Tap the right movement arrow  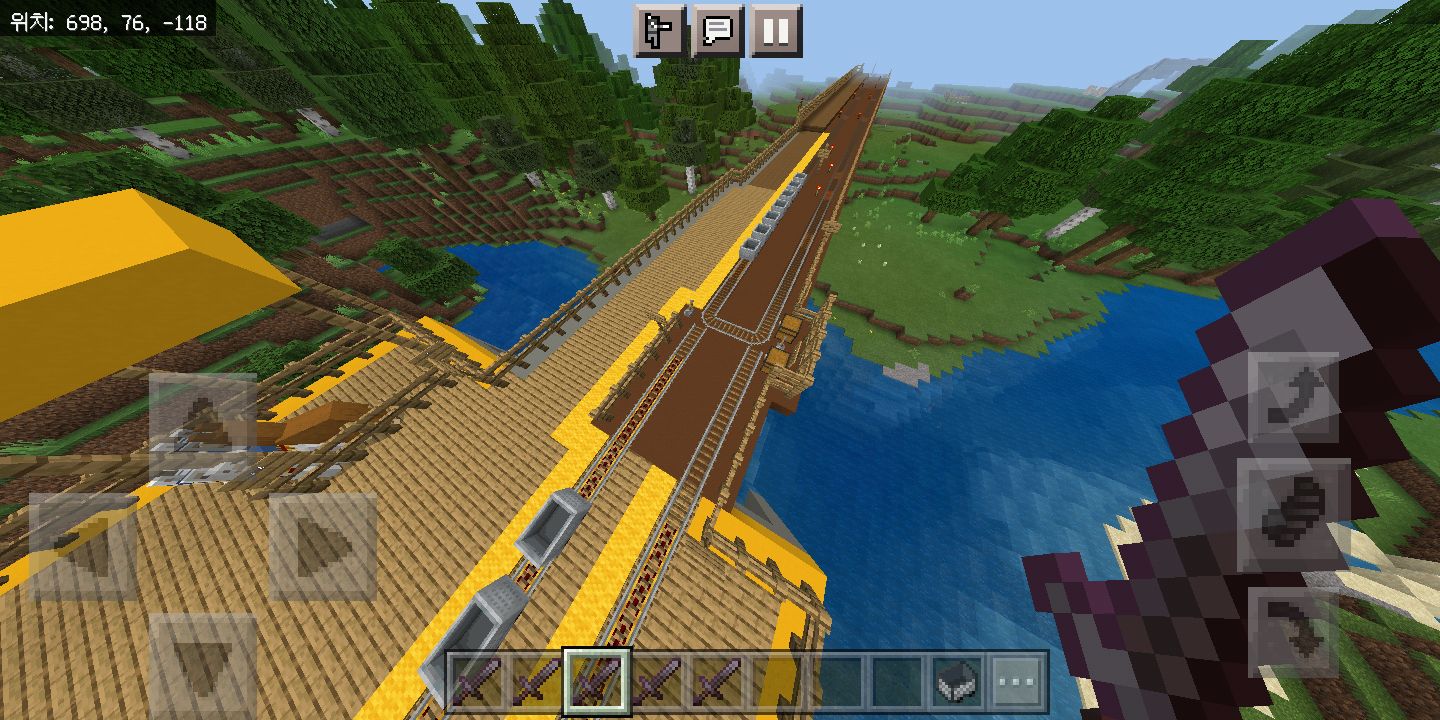tap(322, 547)
